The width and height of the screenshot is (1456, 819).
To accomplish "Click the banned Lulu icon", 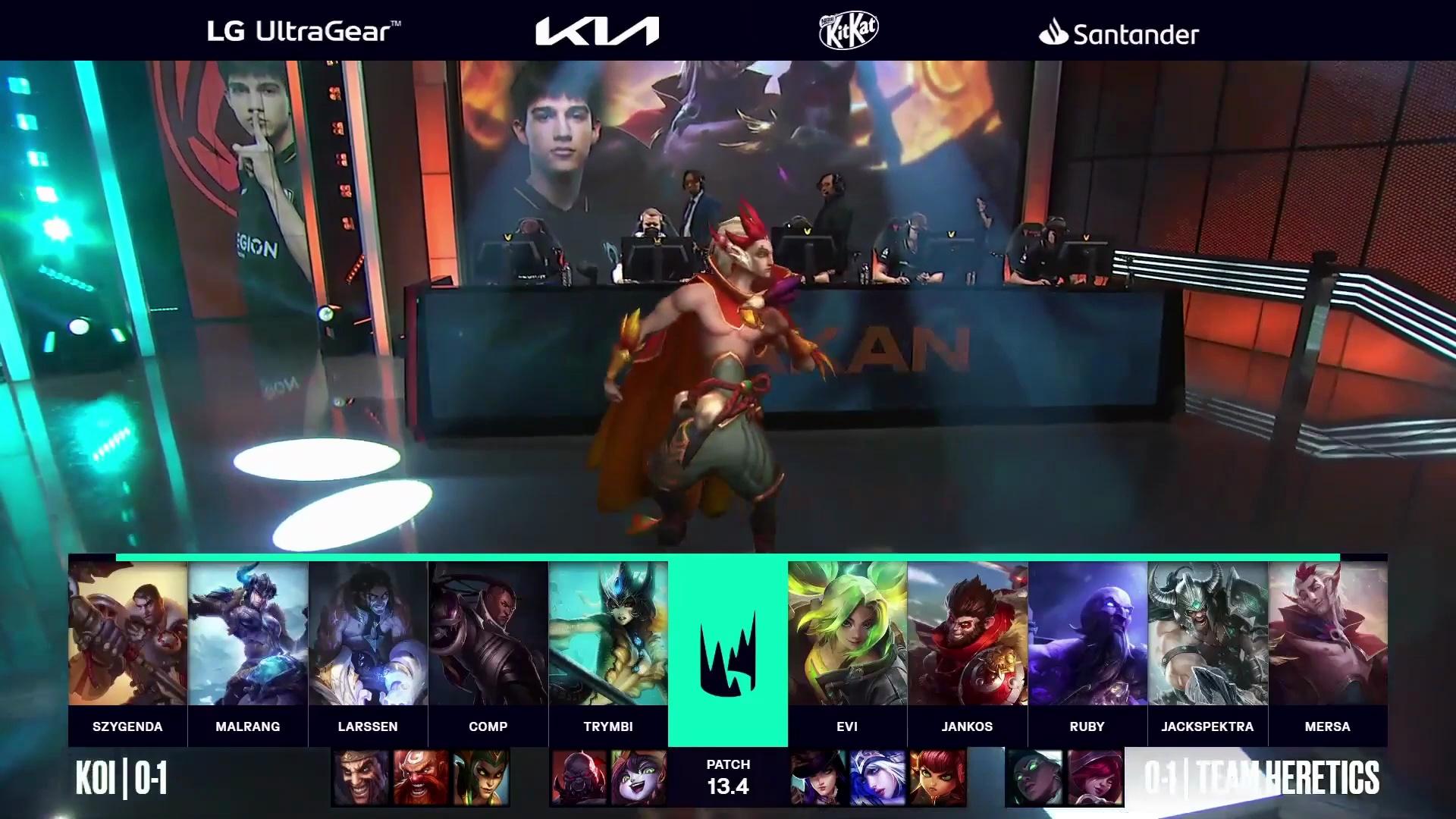I will pyautogui.click(x=638, y=777).
